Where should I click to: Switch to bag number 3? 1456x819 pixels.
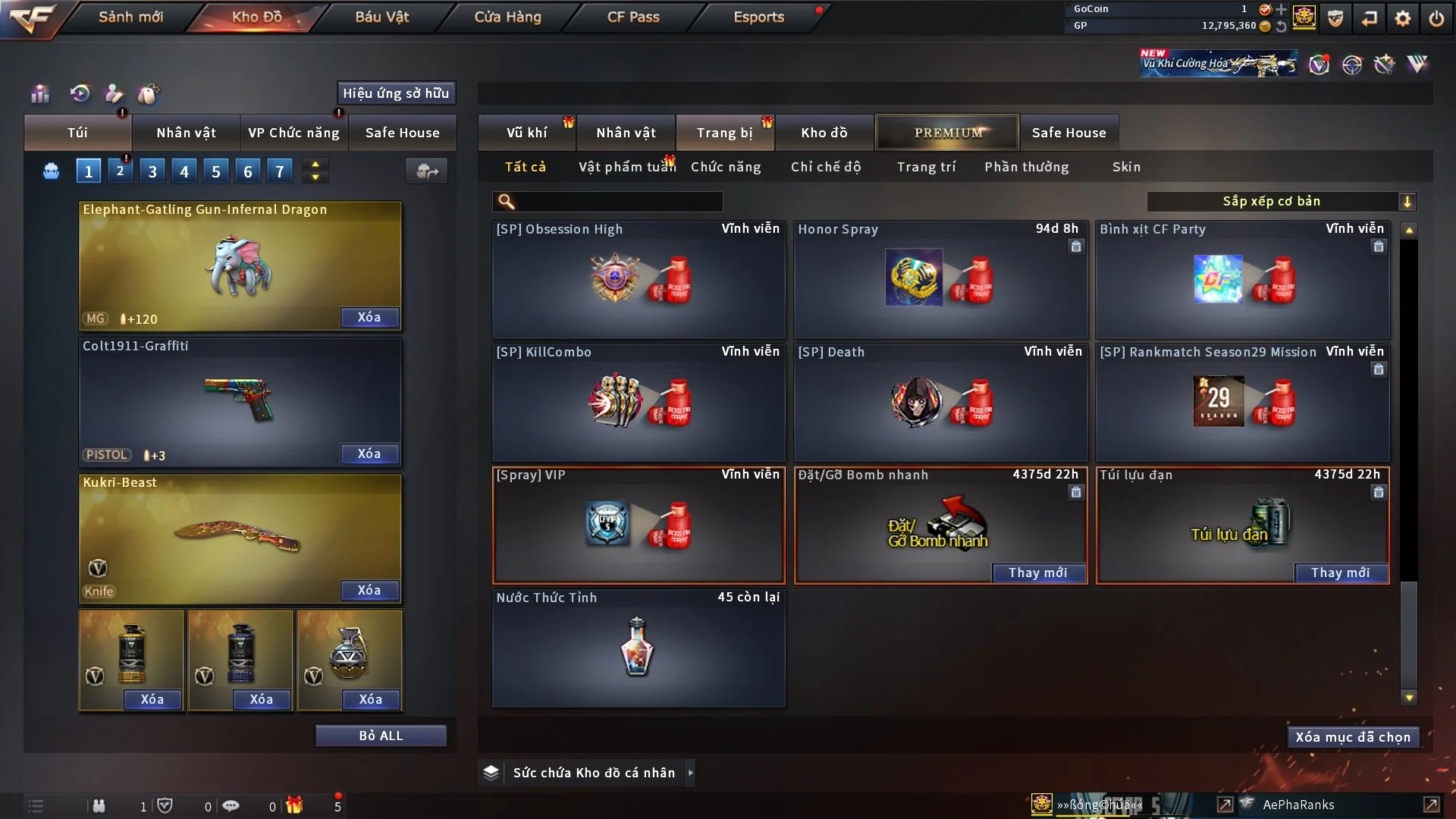[152, 171]
